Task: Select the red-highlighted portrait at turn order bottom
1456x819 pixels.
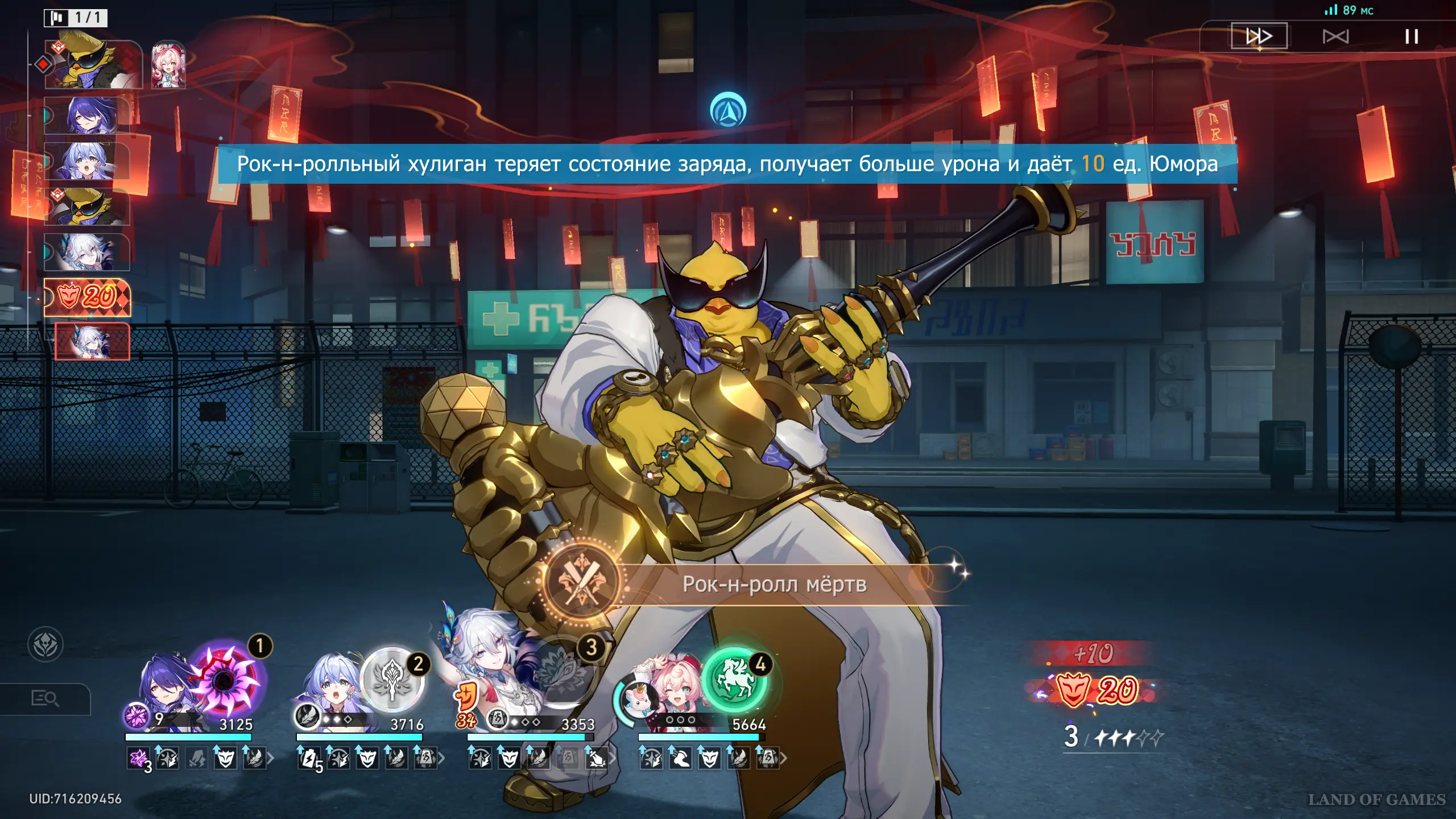Action: point(92,341)
